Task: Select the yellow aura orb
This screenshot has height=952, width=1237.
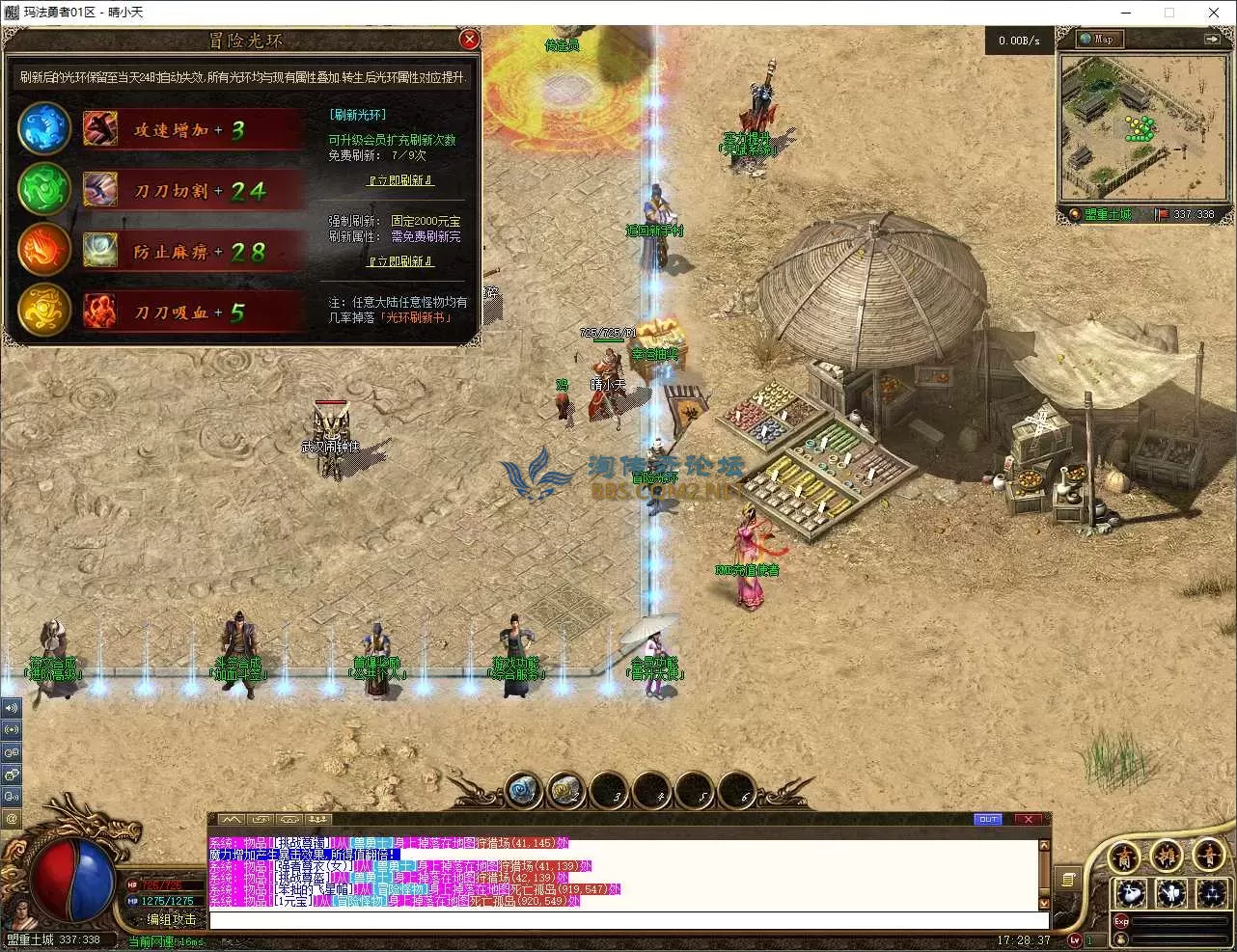Action: (x=44, y=312)
